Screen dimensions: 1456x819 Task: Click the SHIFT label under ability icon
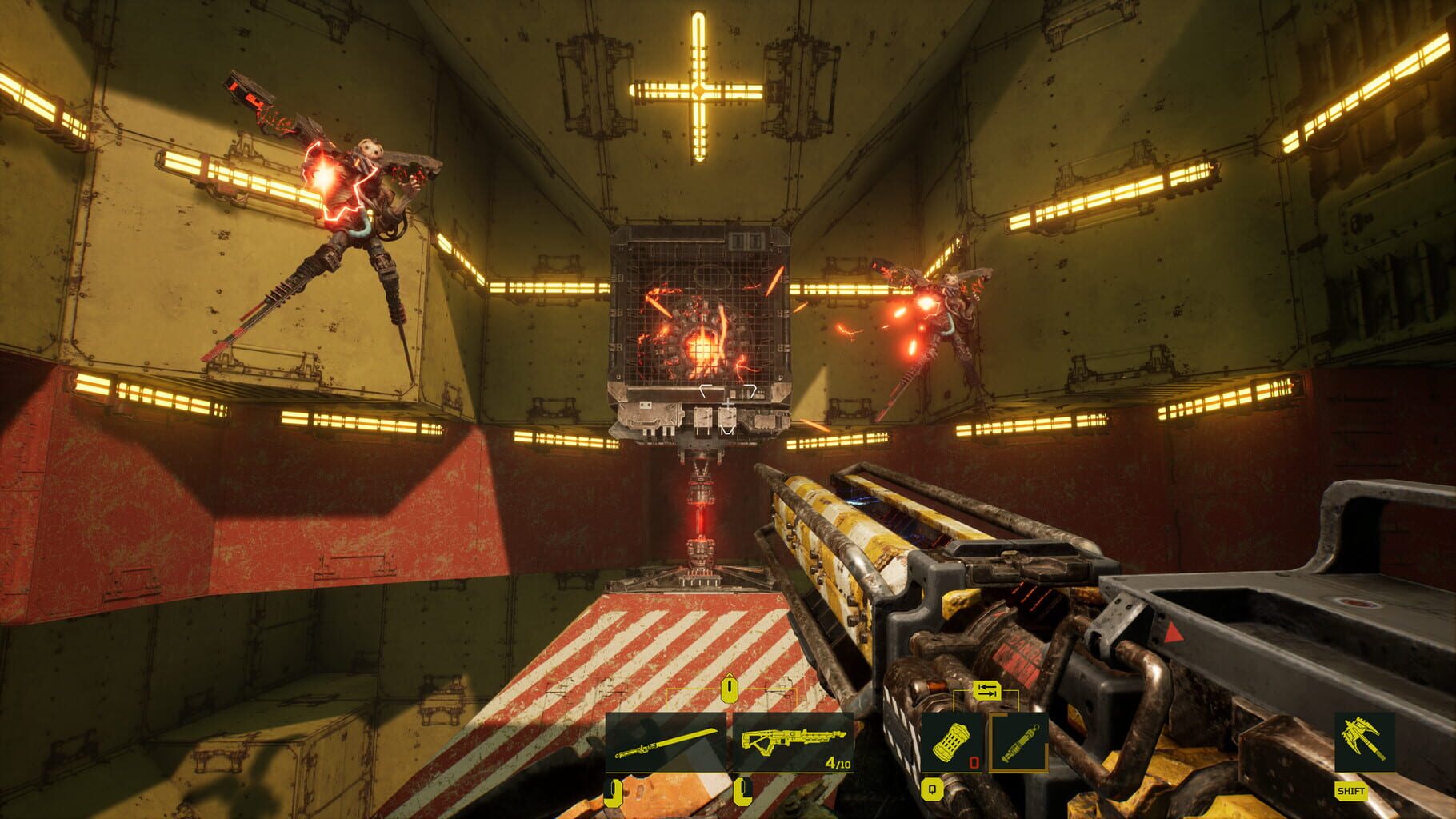pyautogui.click(x=1351, y=791)
